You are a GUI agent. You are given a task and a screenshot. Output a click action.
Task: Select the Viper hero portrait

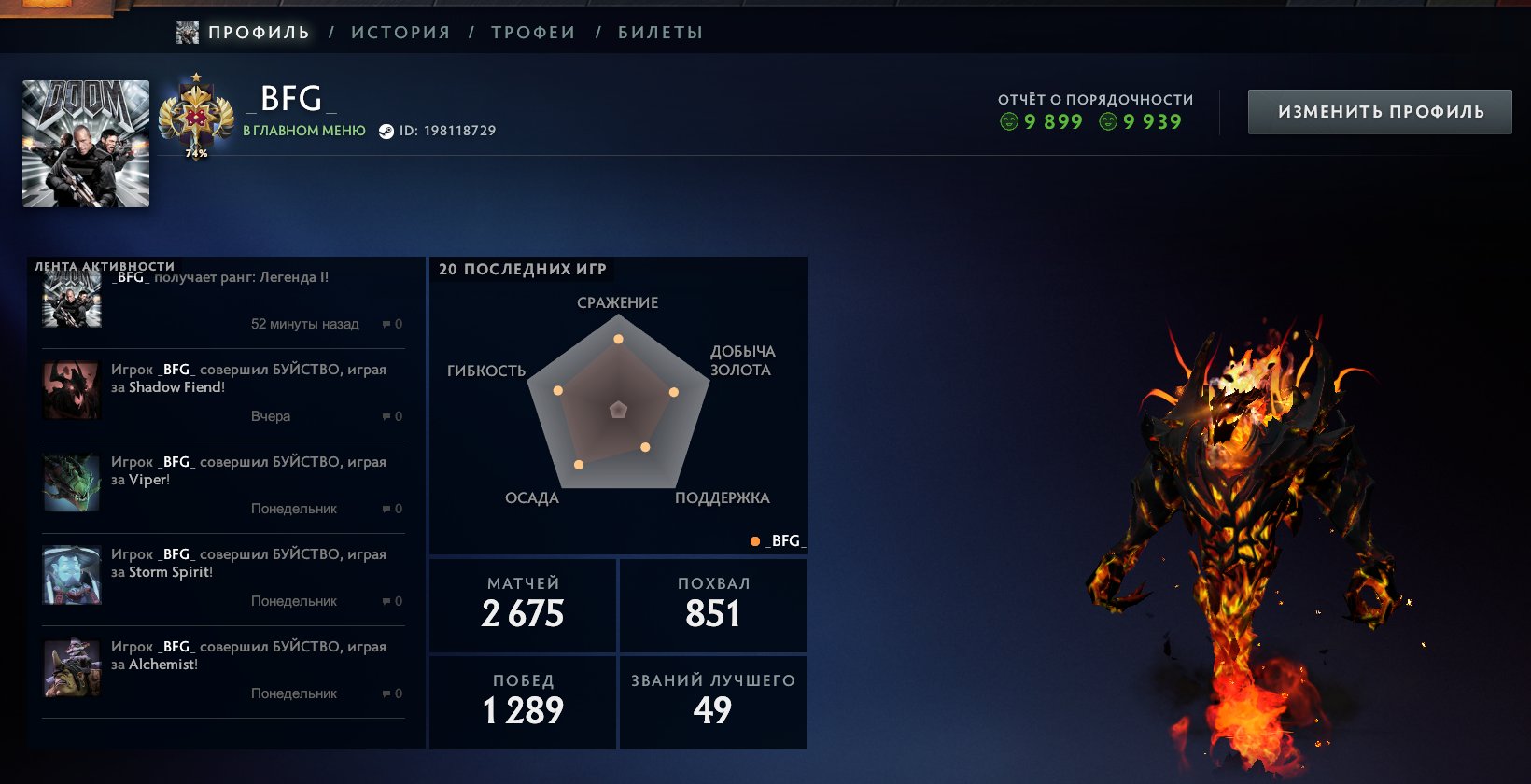point(70,483)
